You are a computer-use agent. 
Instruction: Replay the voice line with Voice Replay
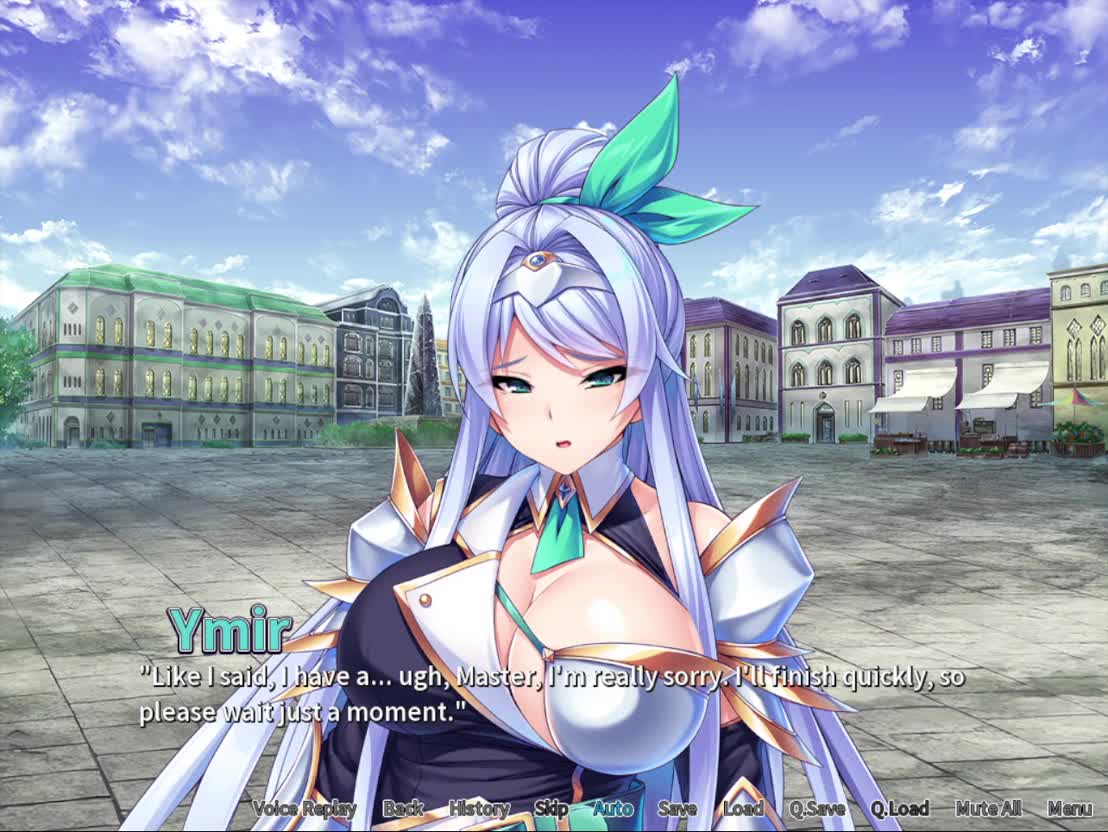pyautogui.click(x=304, y=808)
